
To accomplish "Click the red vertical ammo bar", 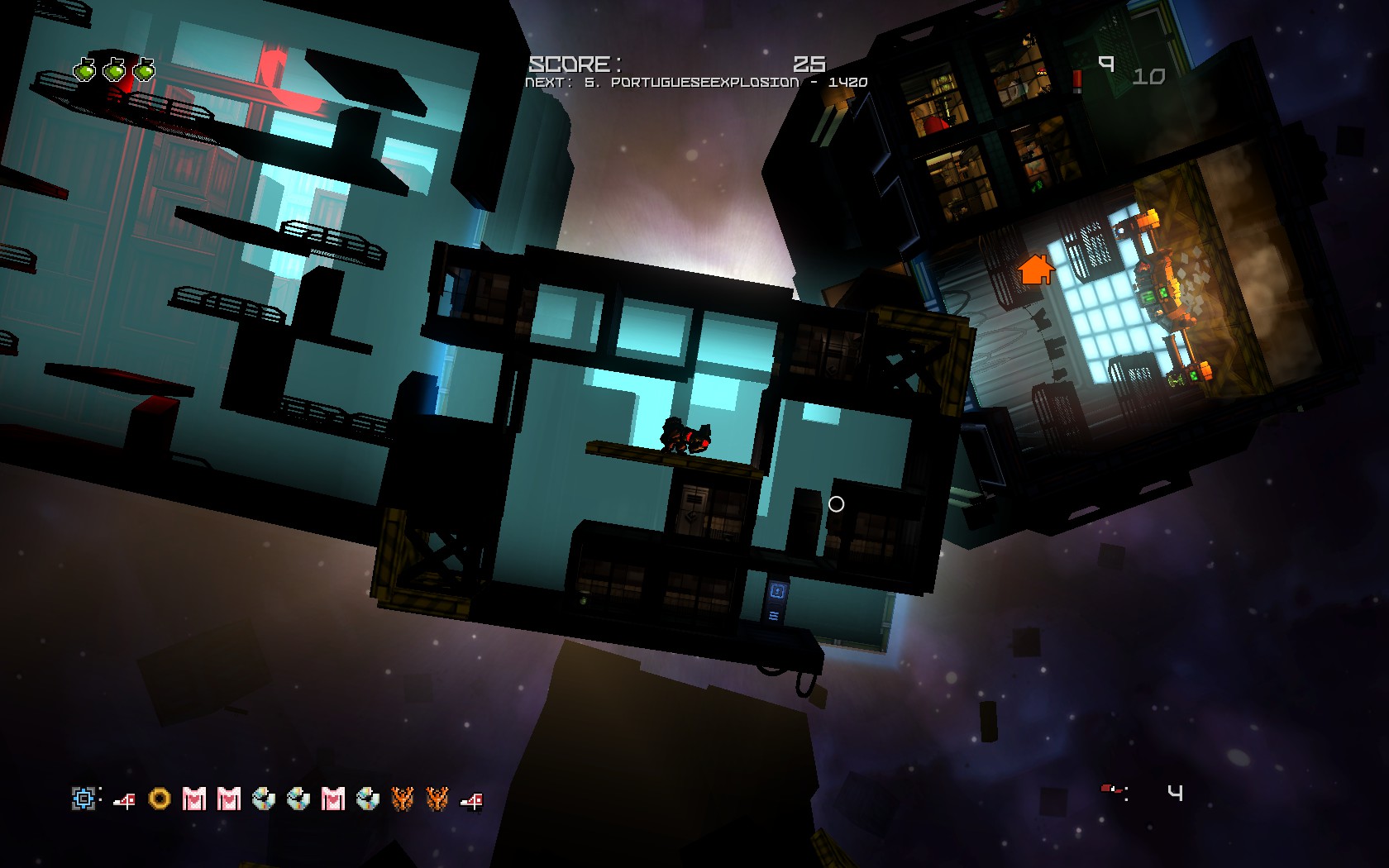I will (x=1076, y=79).
